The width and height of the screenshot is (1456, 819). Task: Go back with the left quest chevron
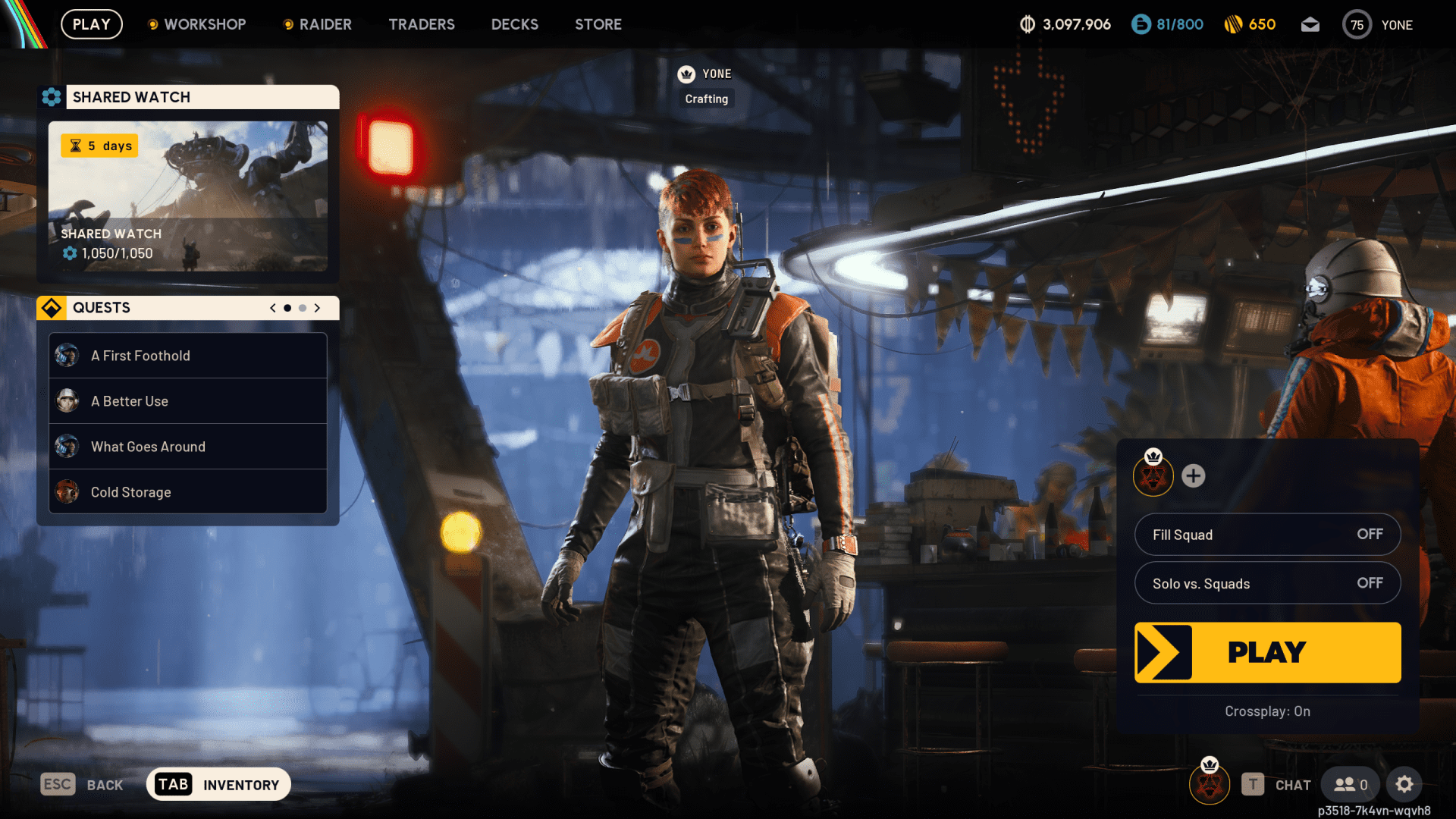tap(271, 308)
